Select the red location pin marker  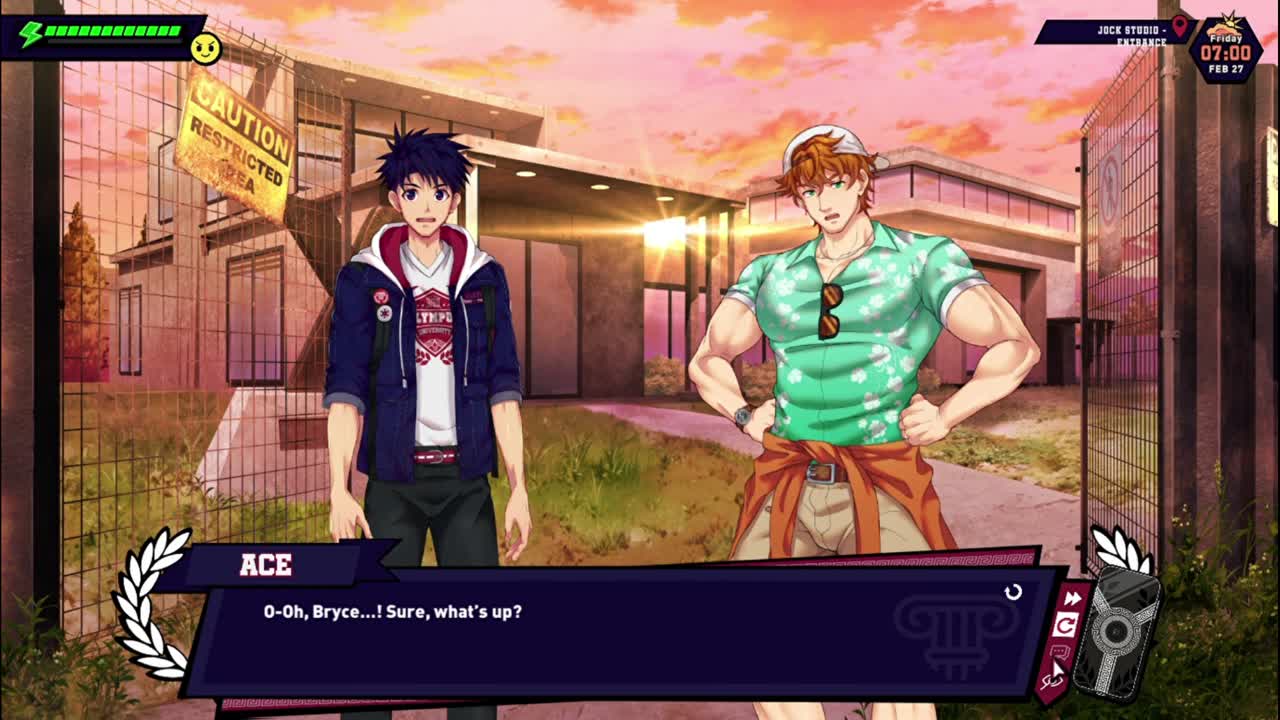[1179, 26]
